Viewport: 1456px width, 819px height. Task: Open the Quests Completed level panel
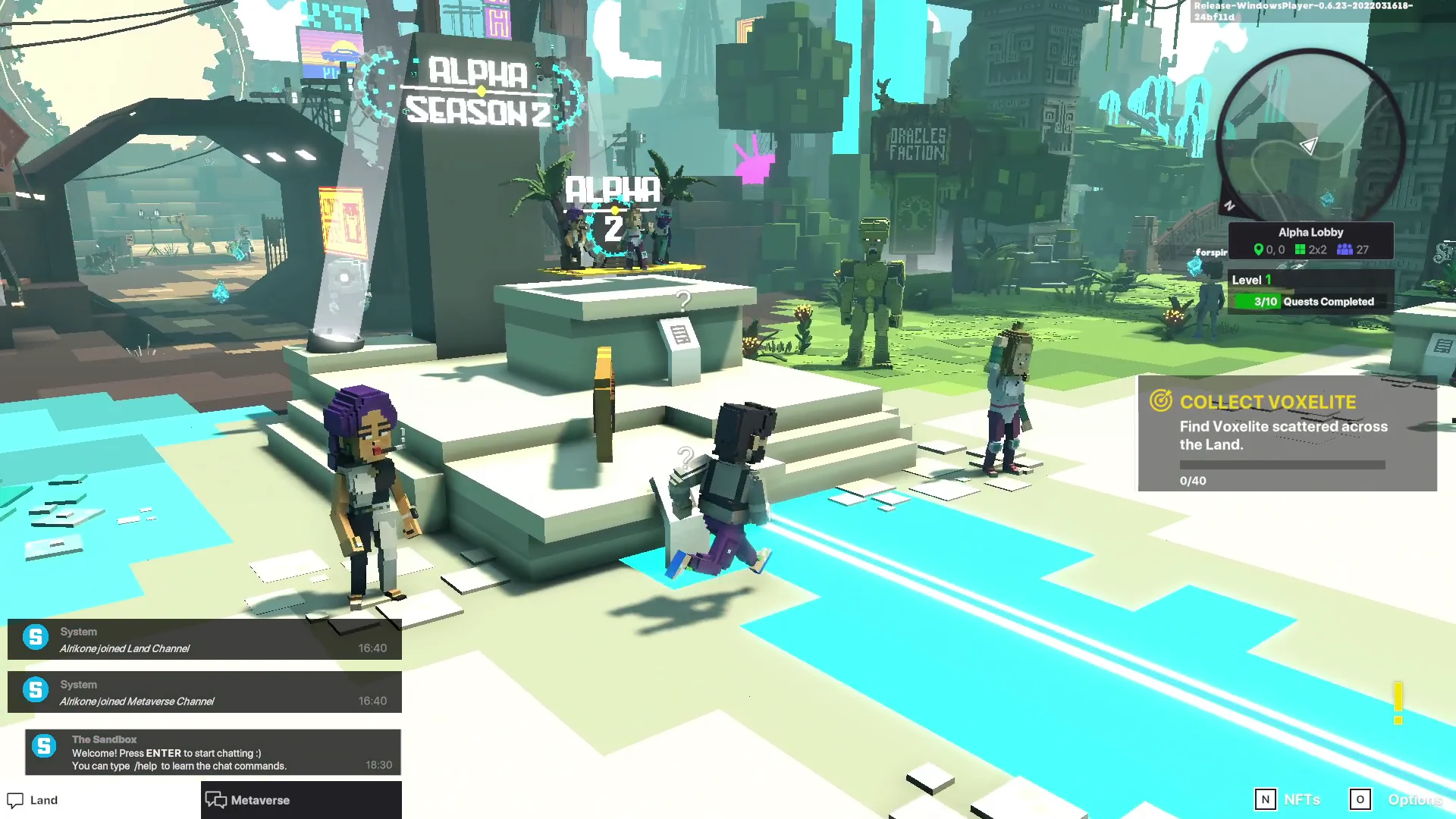pos(1310,291)
